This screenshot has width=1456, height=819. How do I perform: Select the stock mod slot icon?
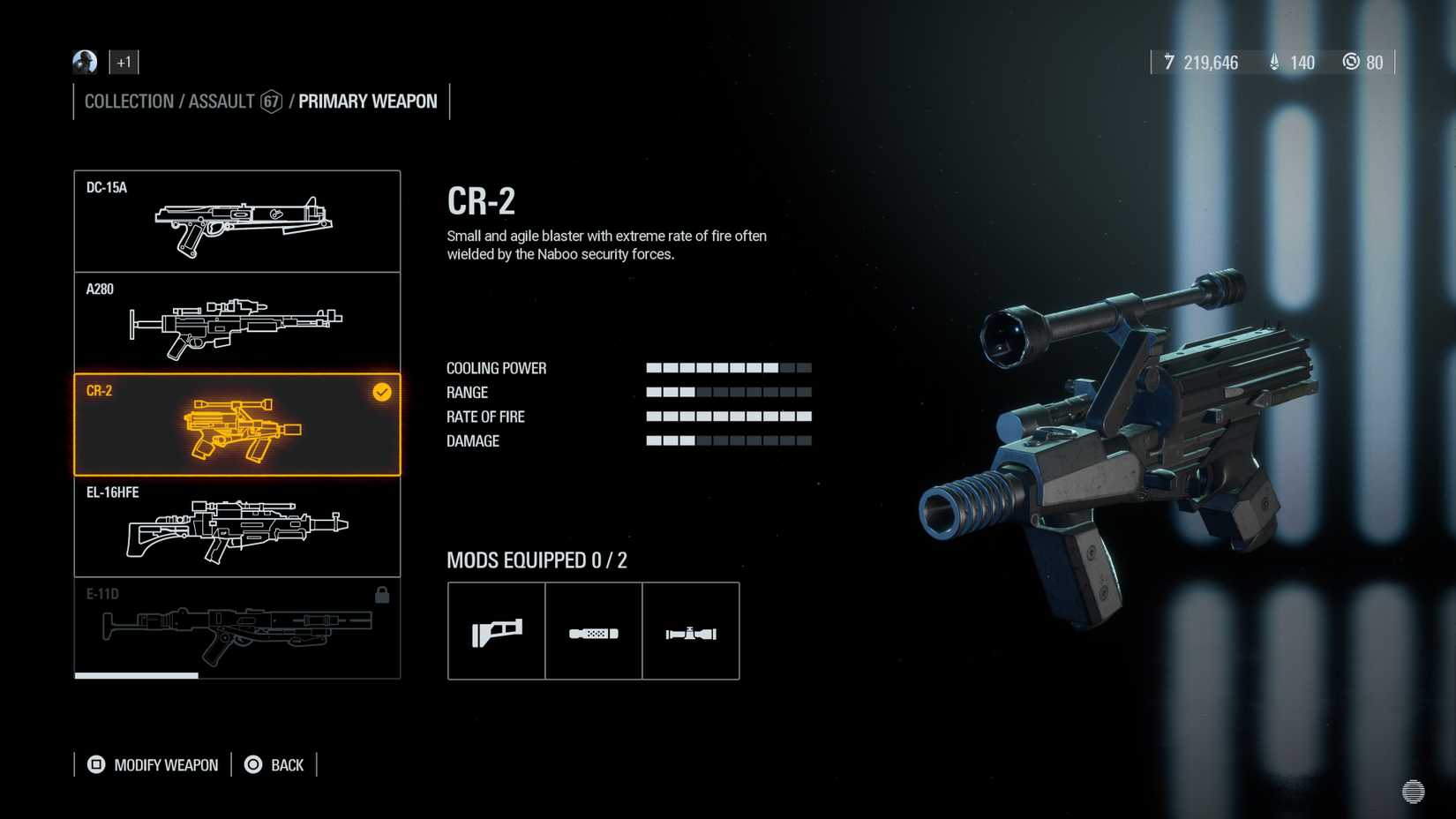tap(496, 630)
